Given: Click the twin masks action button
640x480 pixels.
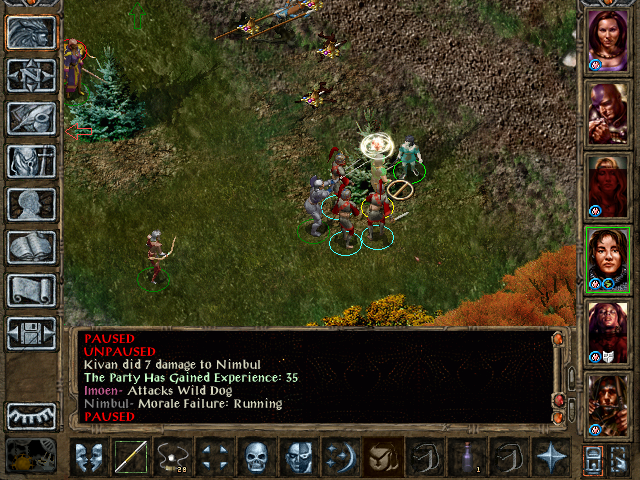Looking at the screenshot, I should coord(89,457).
